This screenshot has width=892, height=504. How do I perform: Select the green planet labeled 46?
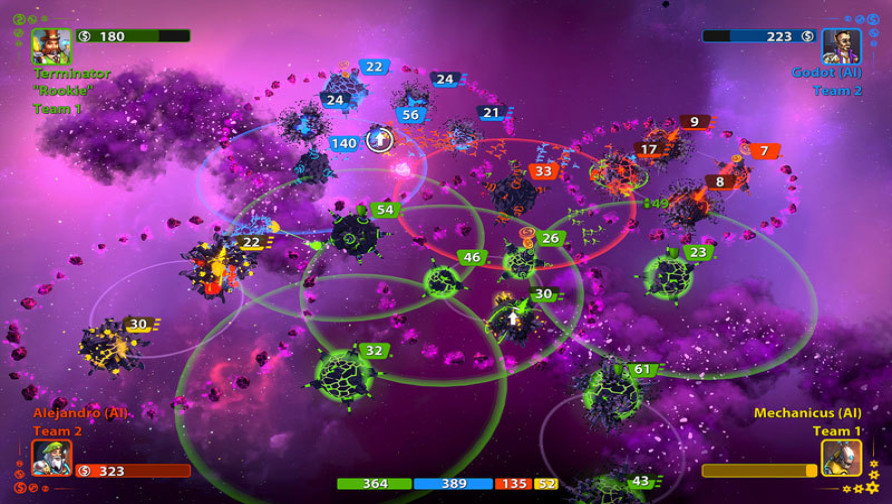pyautogui.click(x=442, y=281)
